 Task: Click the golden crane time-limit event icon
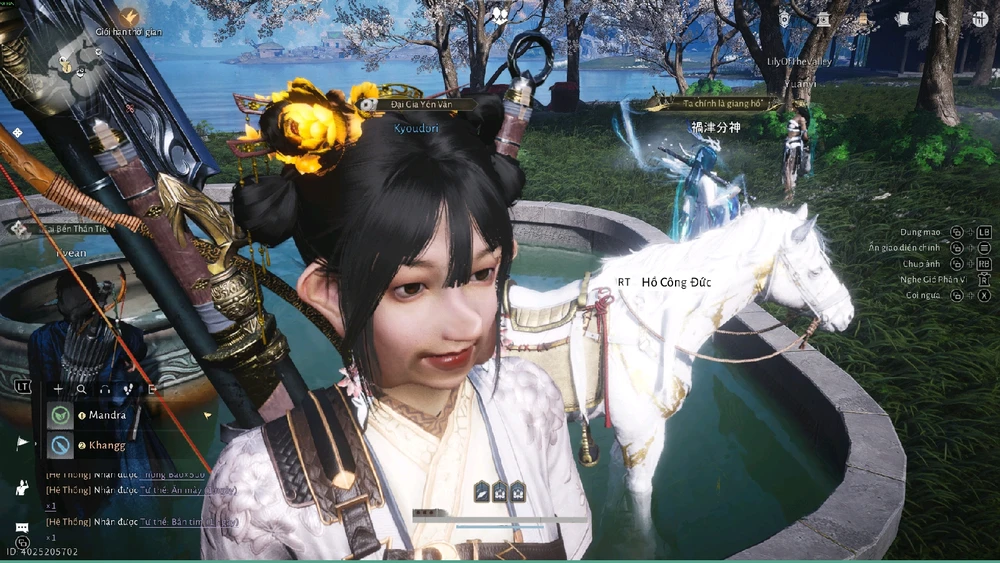[x=130, y=16]
